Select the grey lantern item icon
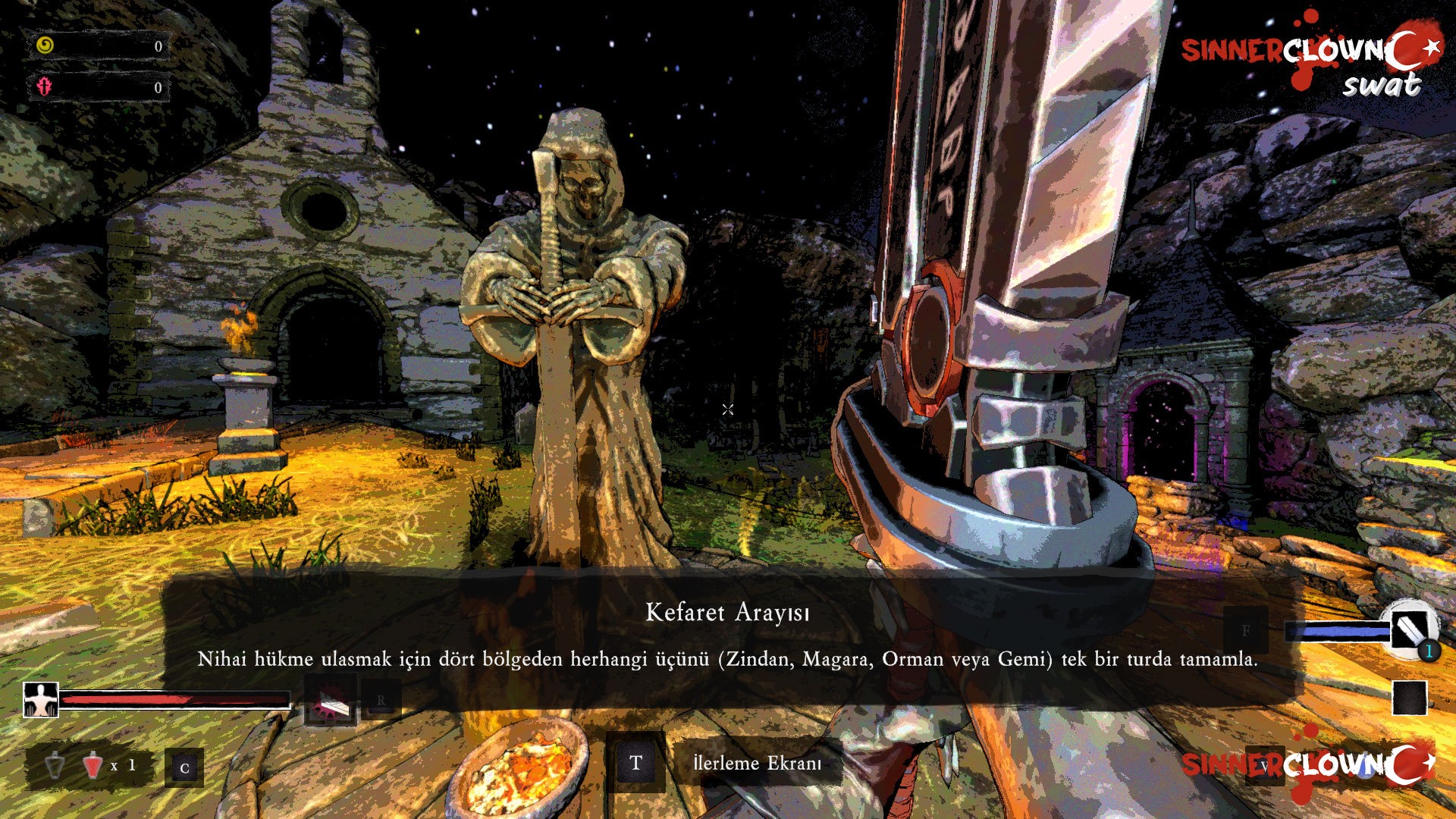Viewport: 1456px width, 819px height. (x=55, y=765)
